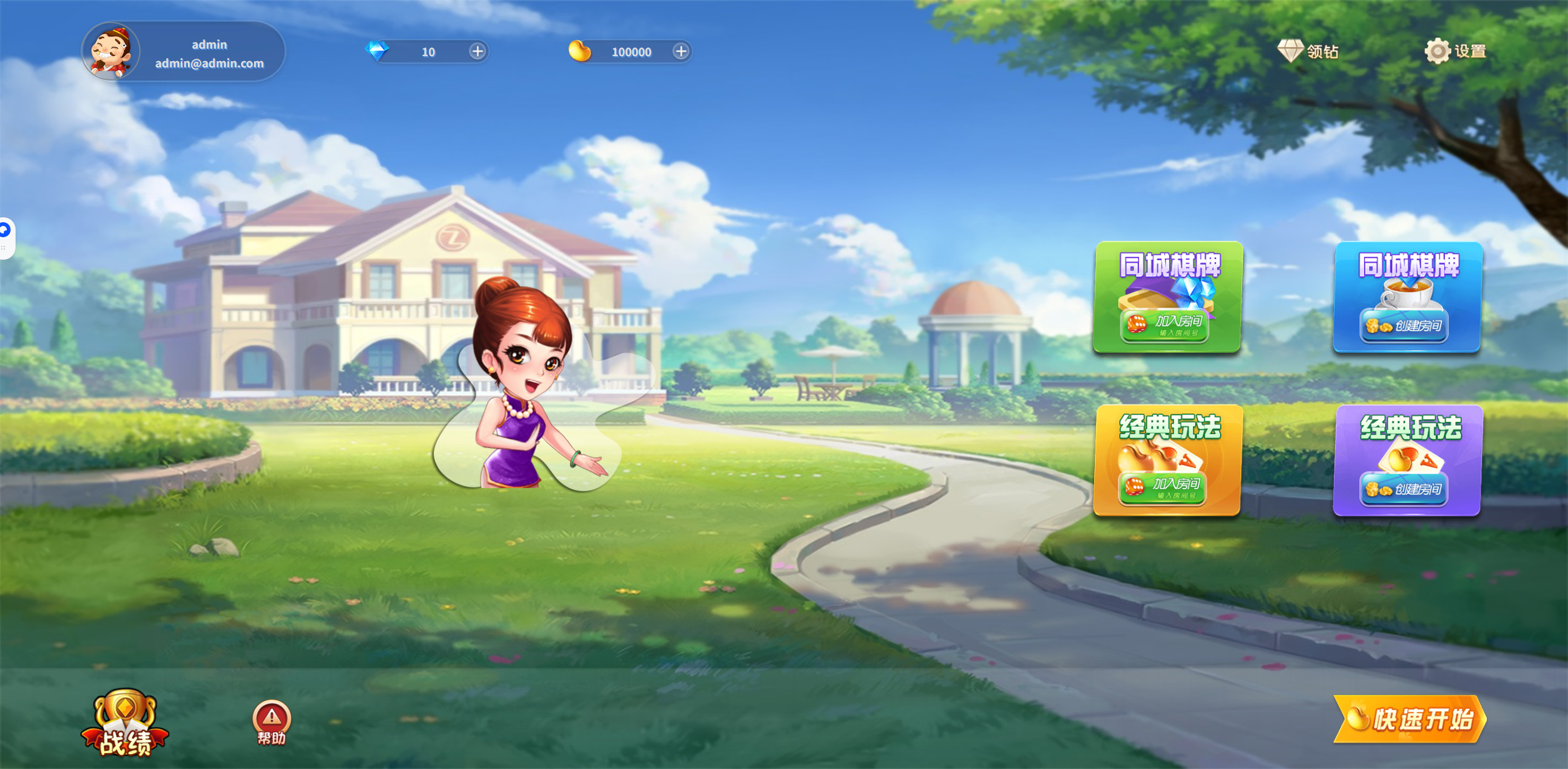Create a room in blue 同城棋牌 tile
Screen dimensions: 1568x769
point(1404,325)
